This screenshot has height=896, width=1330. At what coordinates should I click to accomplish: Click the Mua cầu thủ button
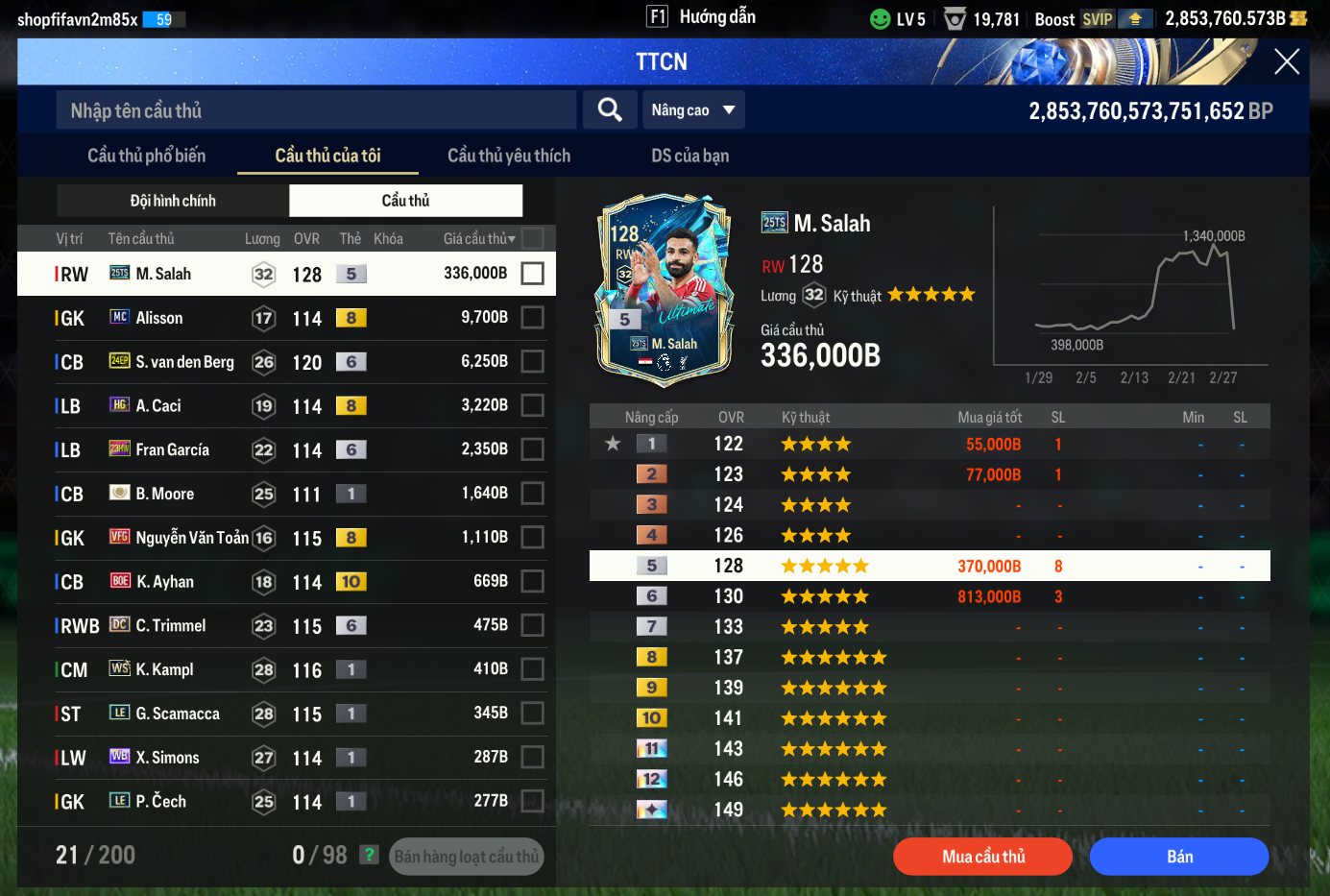982,857
